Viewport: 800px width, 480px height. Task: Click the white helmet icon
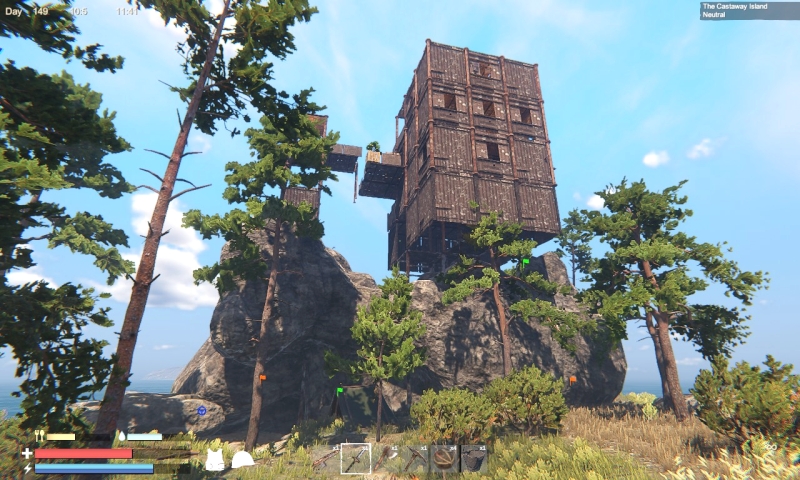point(242,460)
